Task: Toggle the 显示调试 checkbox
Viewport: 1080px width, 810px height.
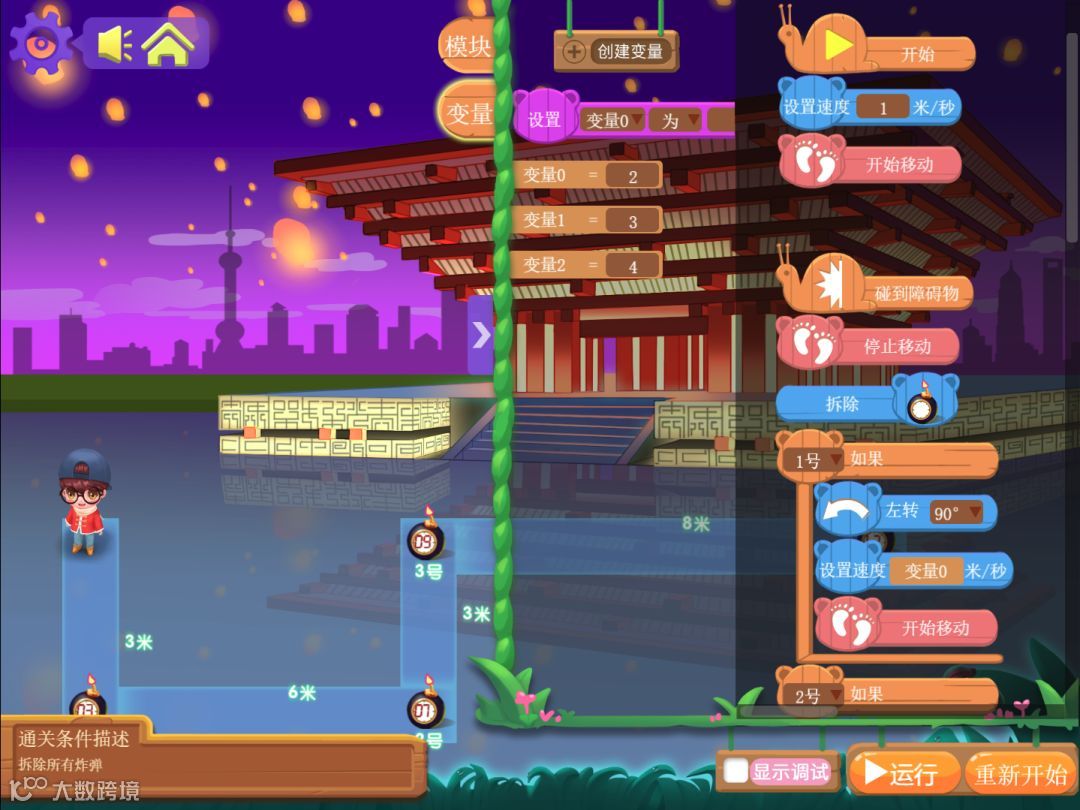Action: click(737, 771)
